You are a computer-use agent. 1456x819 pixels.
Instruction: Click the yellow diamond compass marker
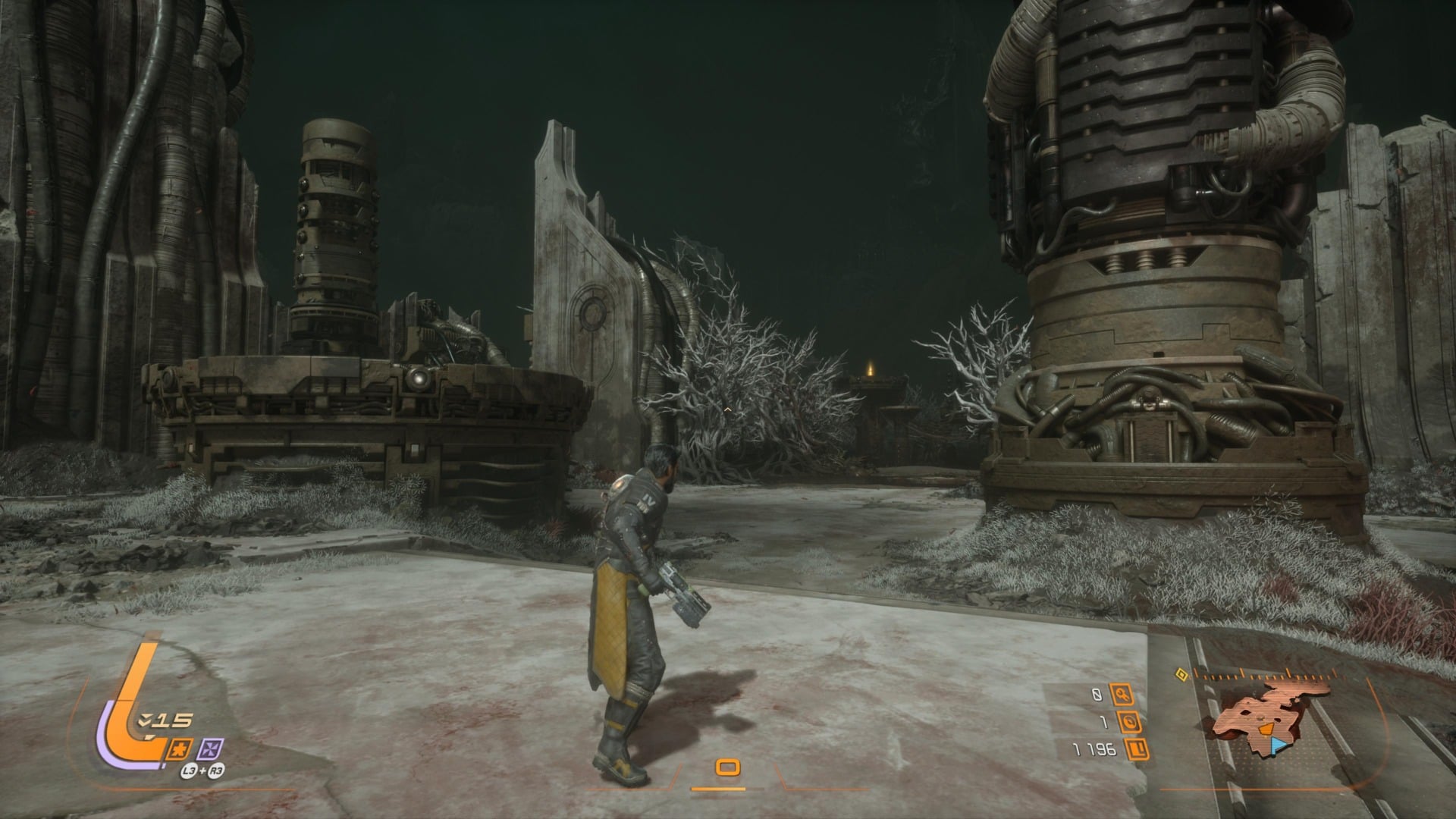(x=1180, y=674)
